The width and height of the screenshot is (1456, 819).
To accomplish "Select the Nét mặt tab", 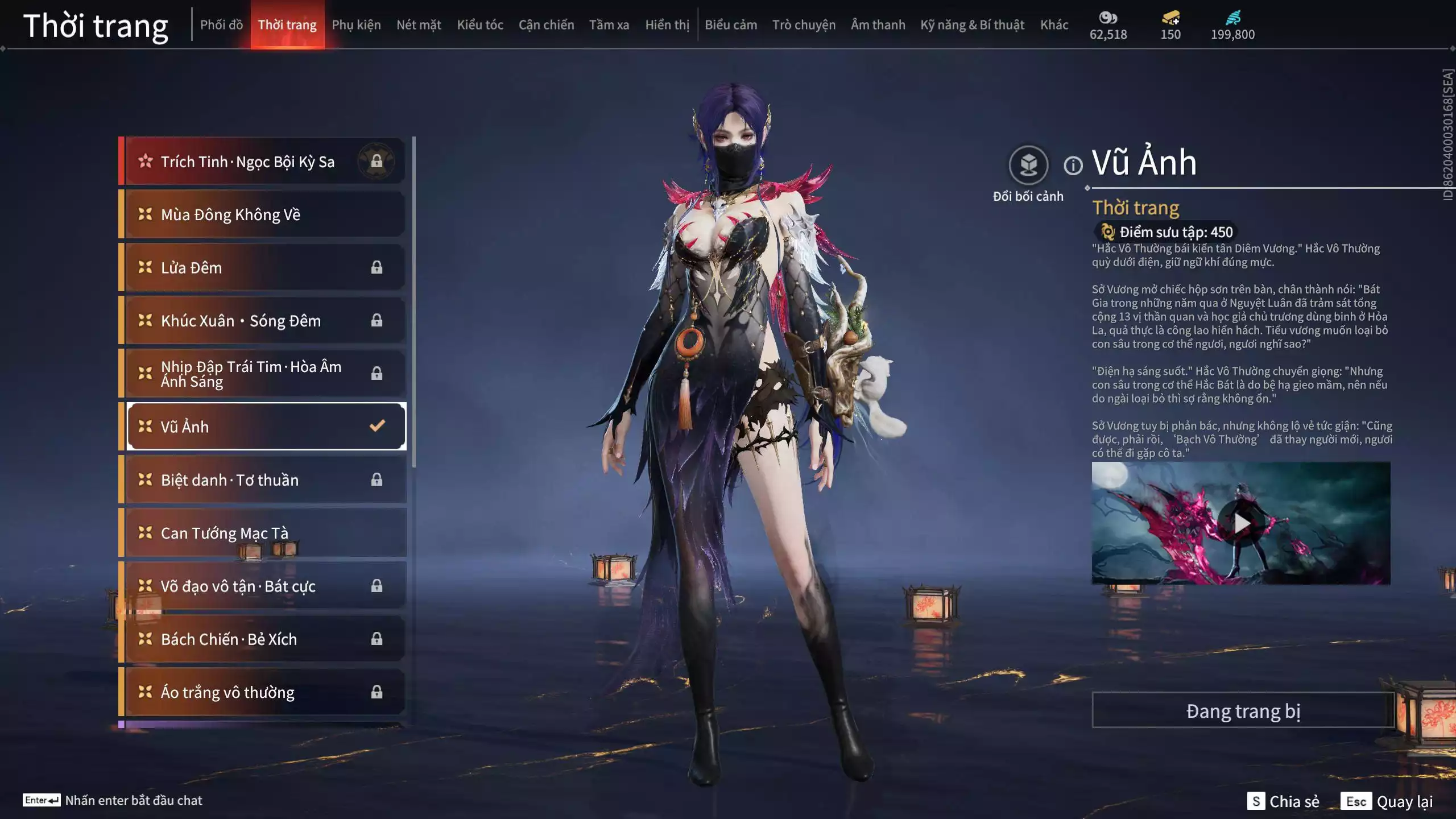I will tap(419, 25).
